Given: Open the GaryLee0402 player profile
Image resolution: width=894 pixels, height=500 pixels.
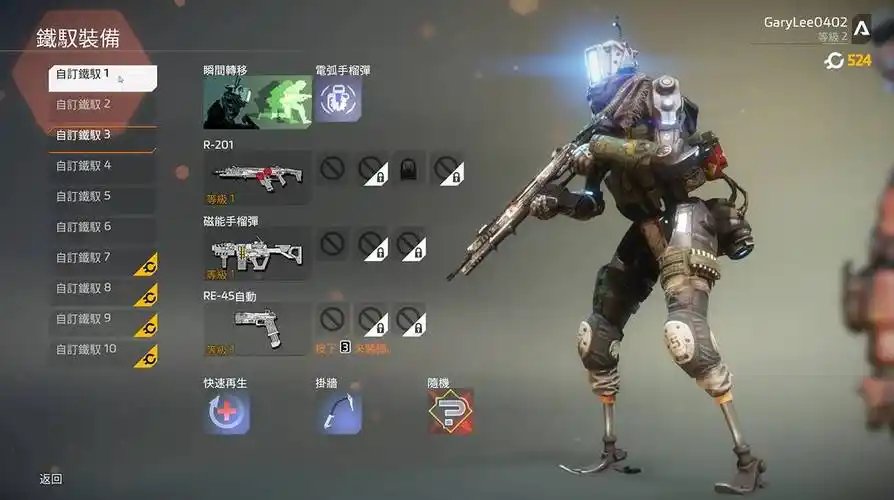Looking at the screenshot, I should pyautogui.click(x=805, y=22).
